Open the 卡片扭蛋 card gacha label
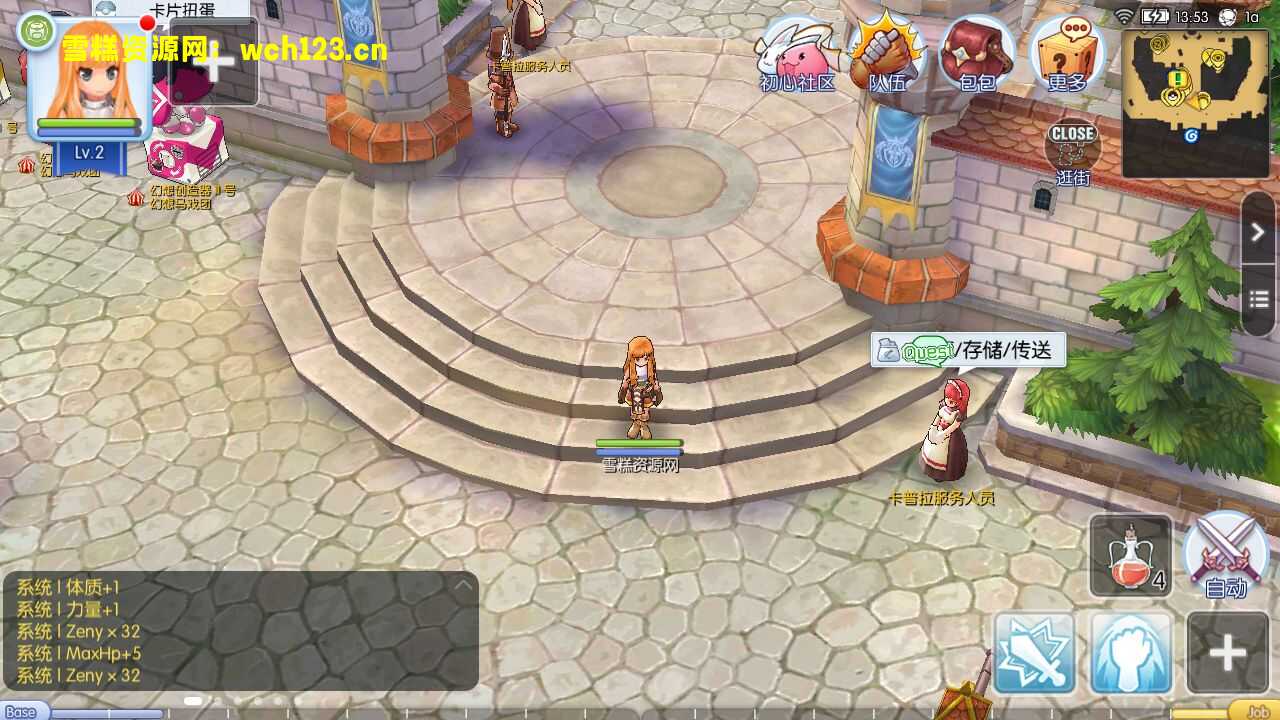This screenshot has width=1280, height=720. click(184, 8)
